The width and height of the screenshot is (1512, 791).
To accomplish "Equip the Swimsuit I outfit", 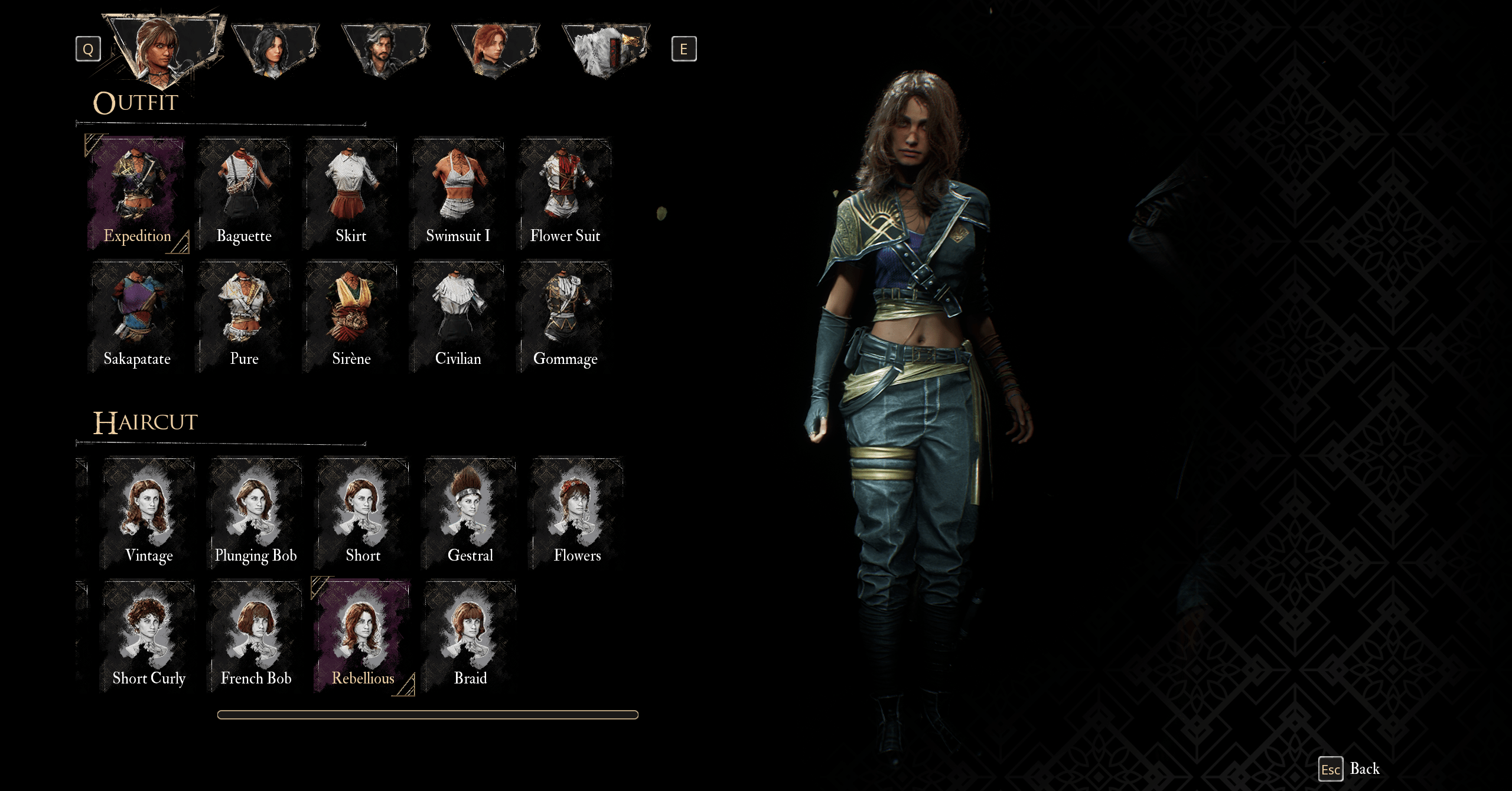I will click(458, 192).
